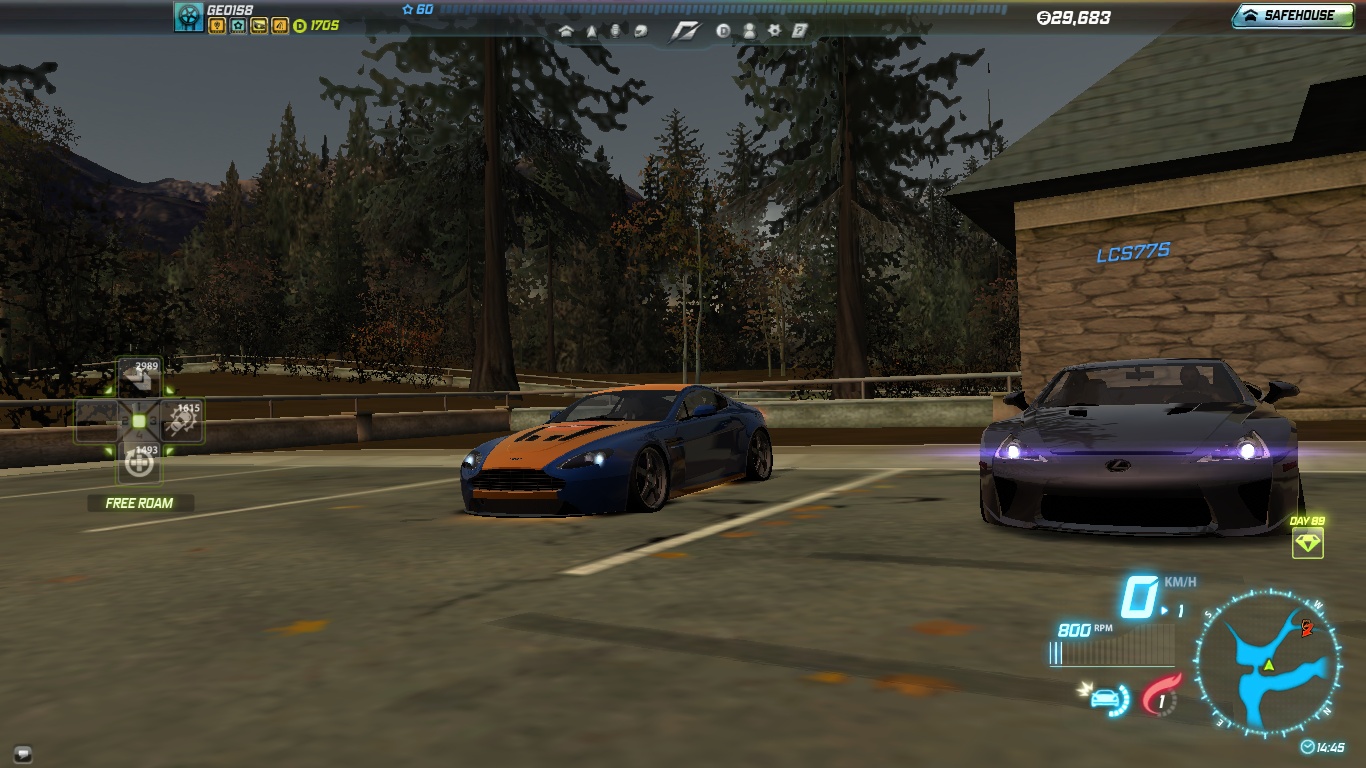Click the central Need for Speed logo icon

click(x=685, y=31)
